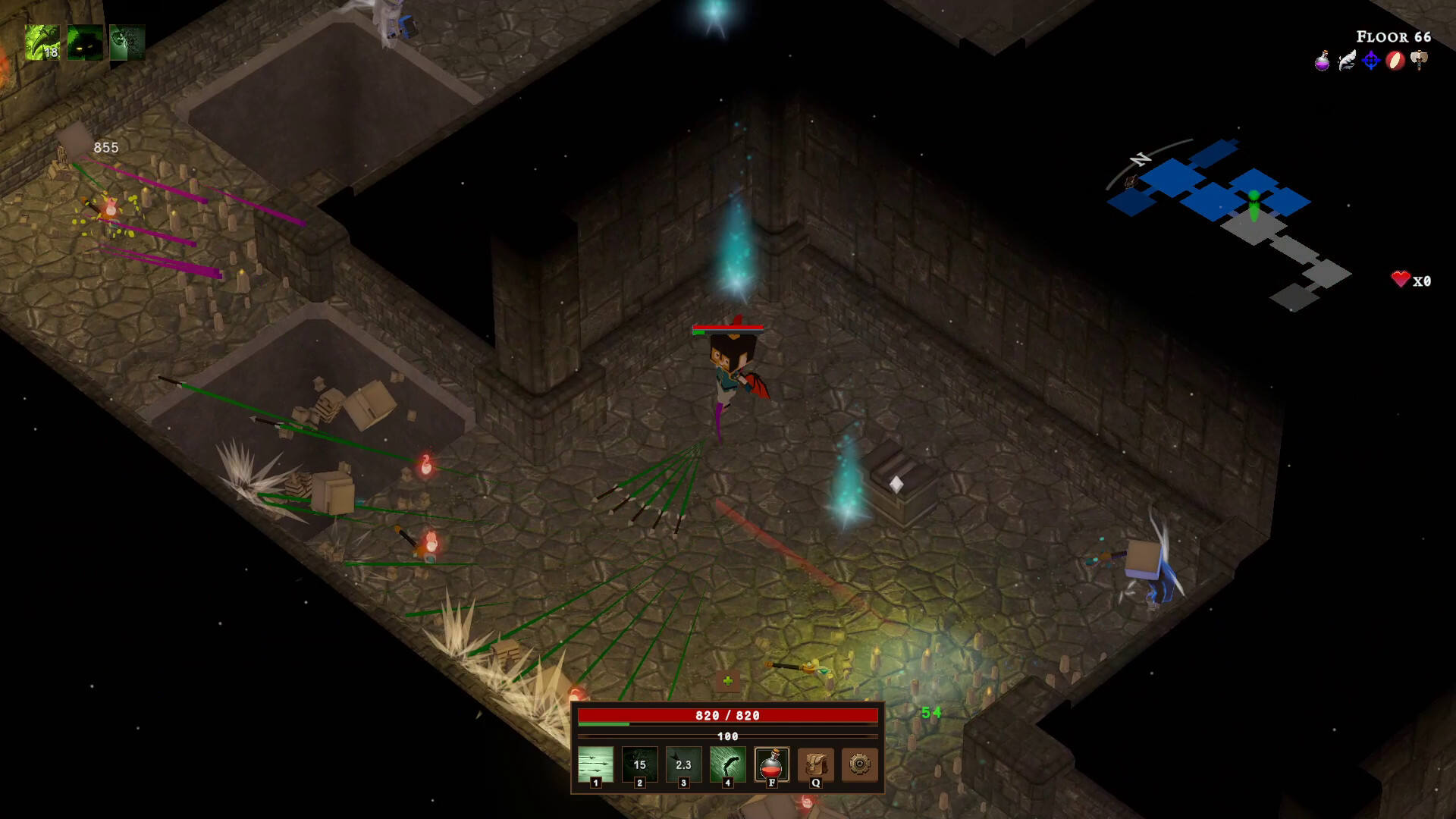Inspect the dark green swirl buff icon
Screen dimensions: 1456x819
(127, 42)
